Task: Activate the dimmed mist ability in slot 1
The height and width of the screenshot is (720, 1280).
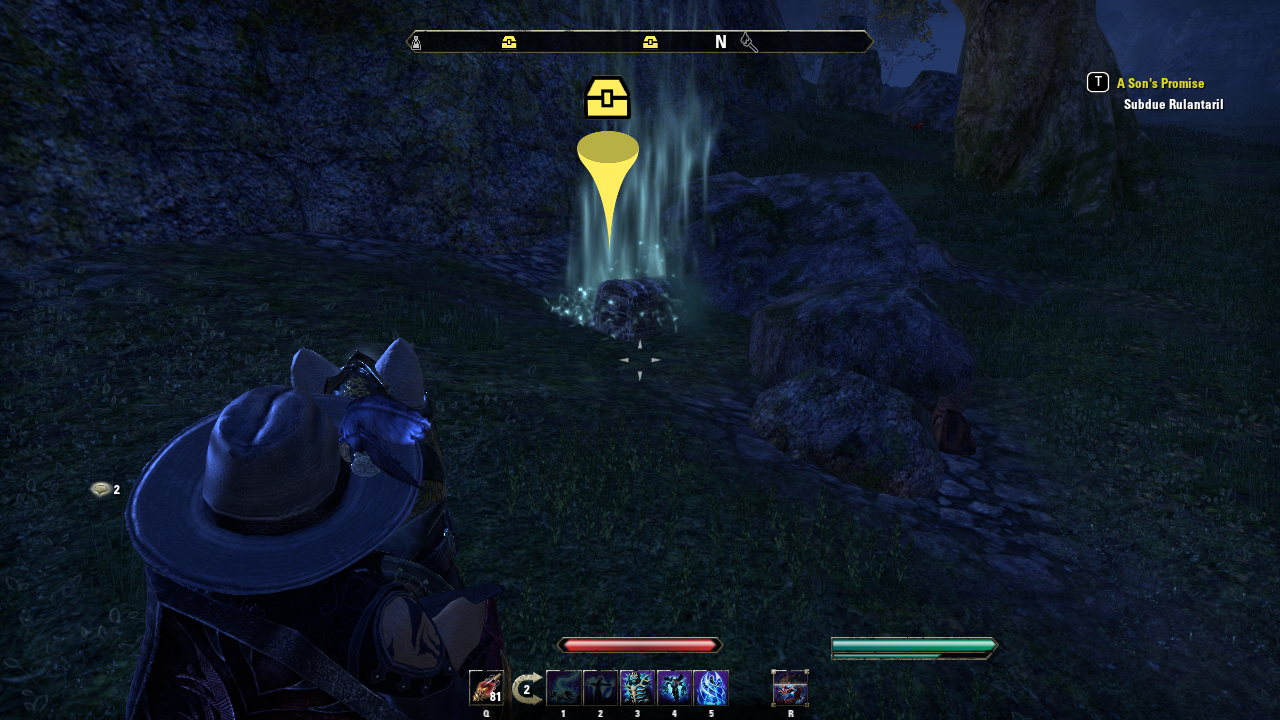Action: pos(564,688)
